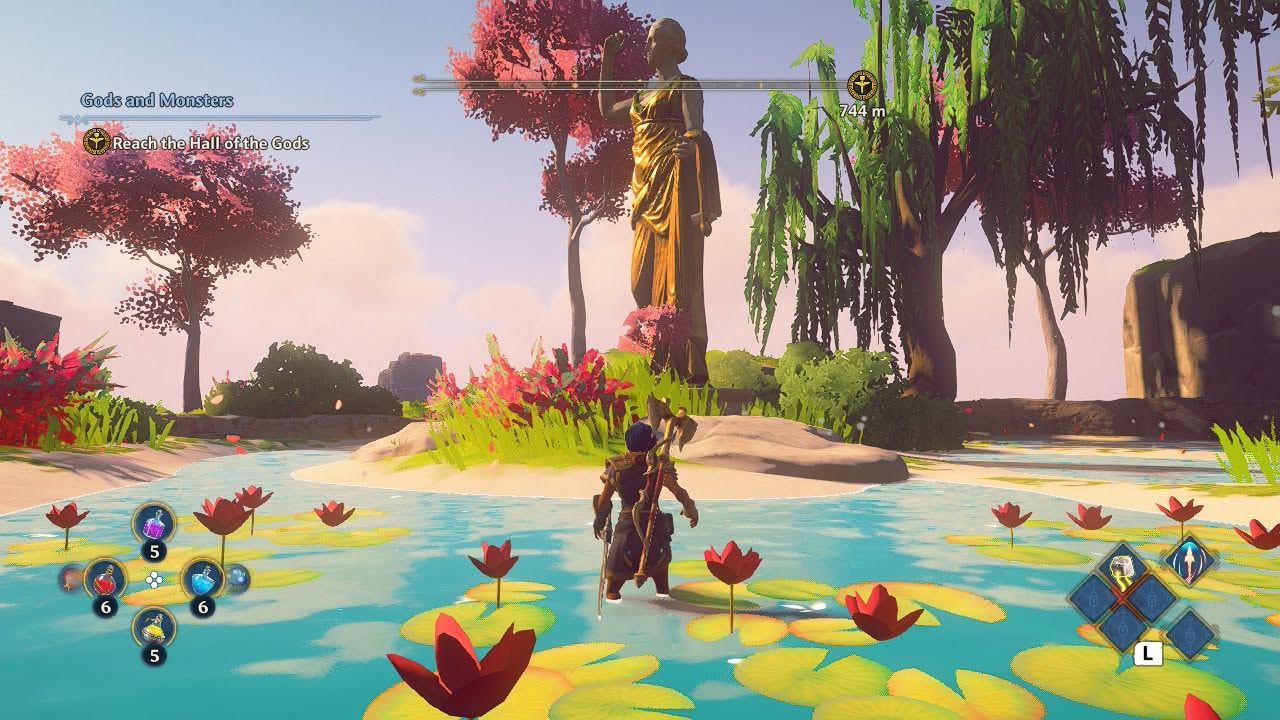Activate the upward arrow leap ability
Screen dimensions: 1280x720
(1190, 559)
